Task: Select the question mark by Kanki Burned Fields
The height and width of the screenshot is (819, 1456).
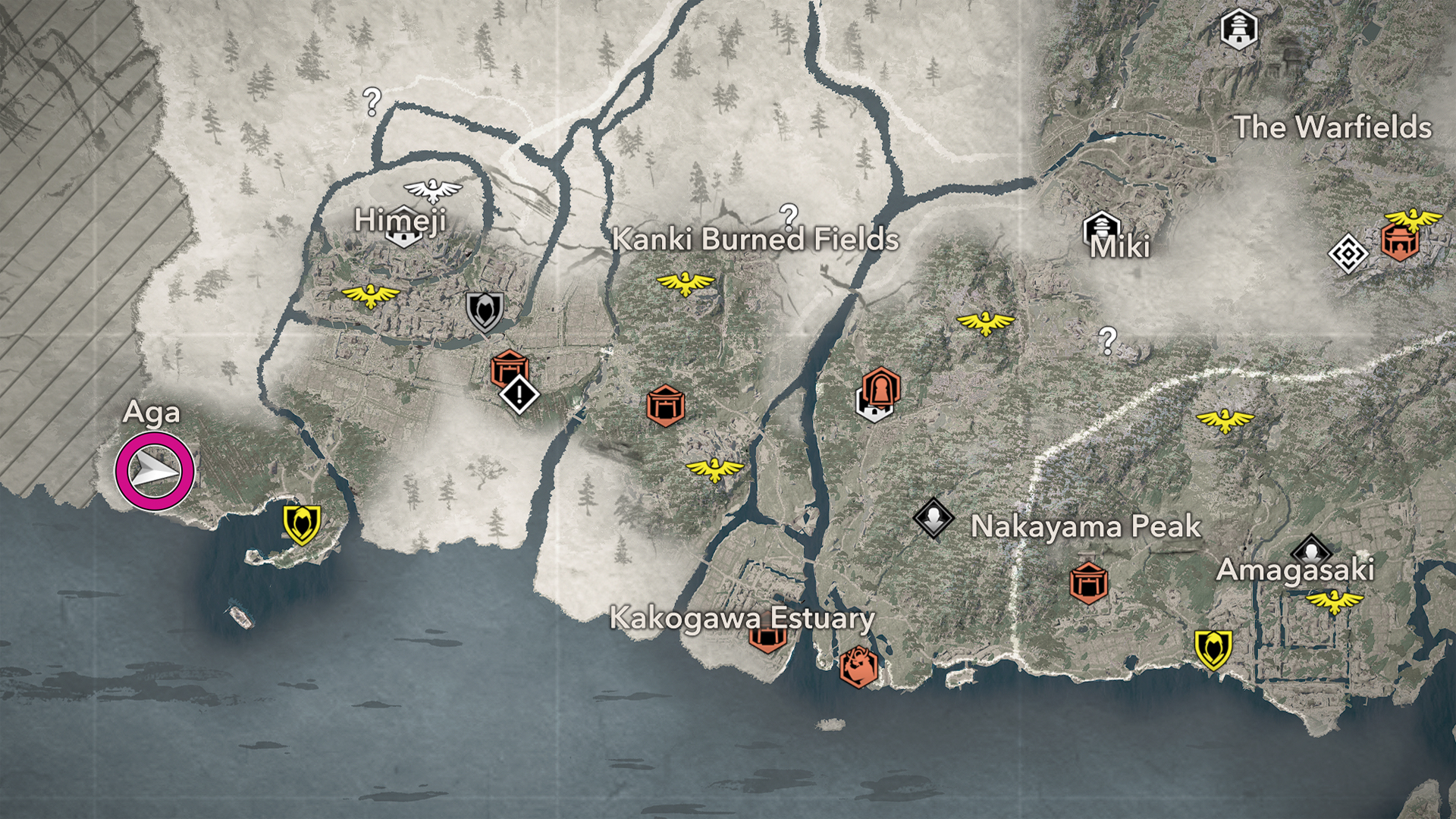Action: click(x=789, y=216)
